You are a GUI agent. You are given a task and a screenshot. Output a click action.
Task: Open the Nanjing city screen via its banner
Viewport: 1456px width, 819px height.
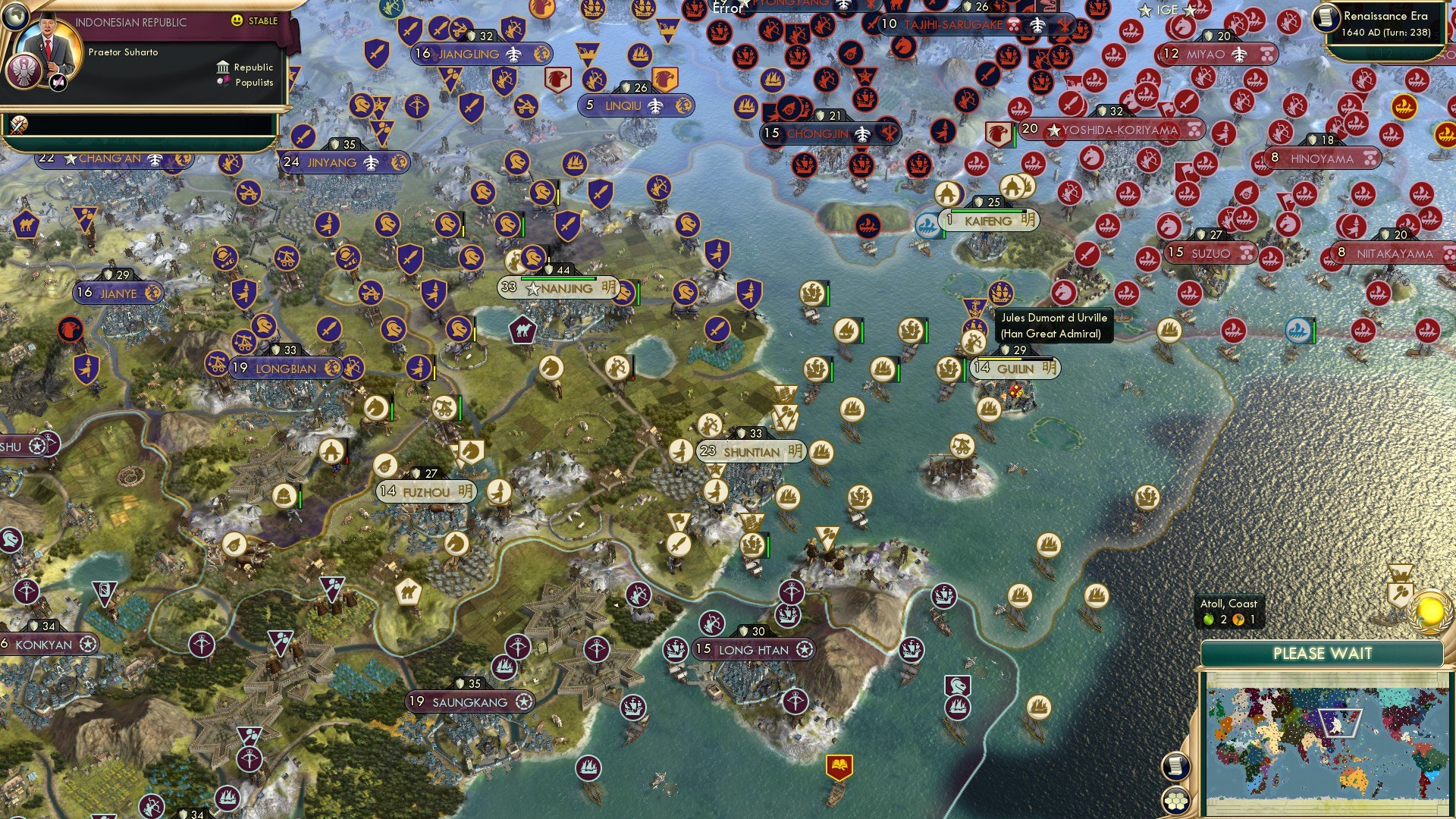click(559, 289)
